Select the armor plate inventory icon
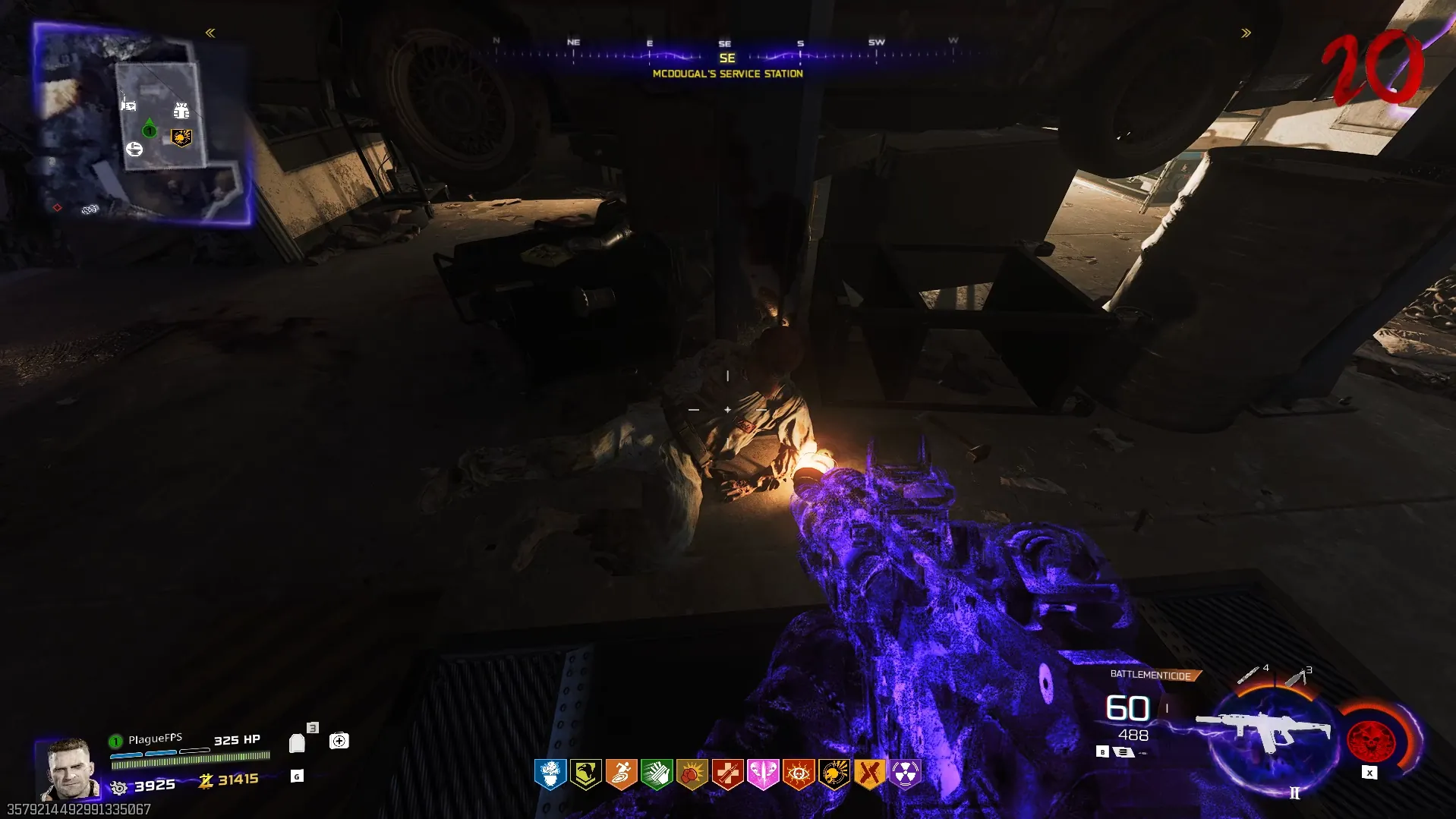 pos(297,743)
